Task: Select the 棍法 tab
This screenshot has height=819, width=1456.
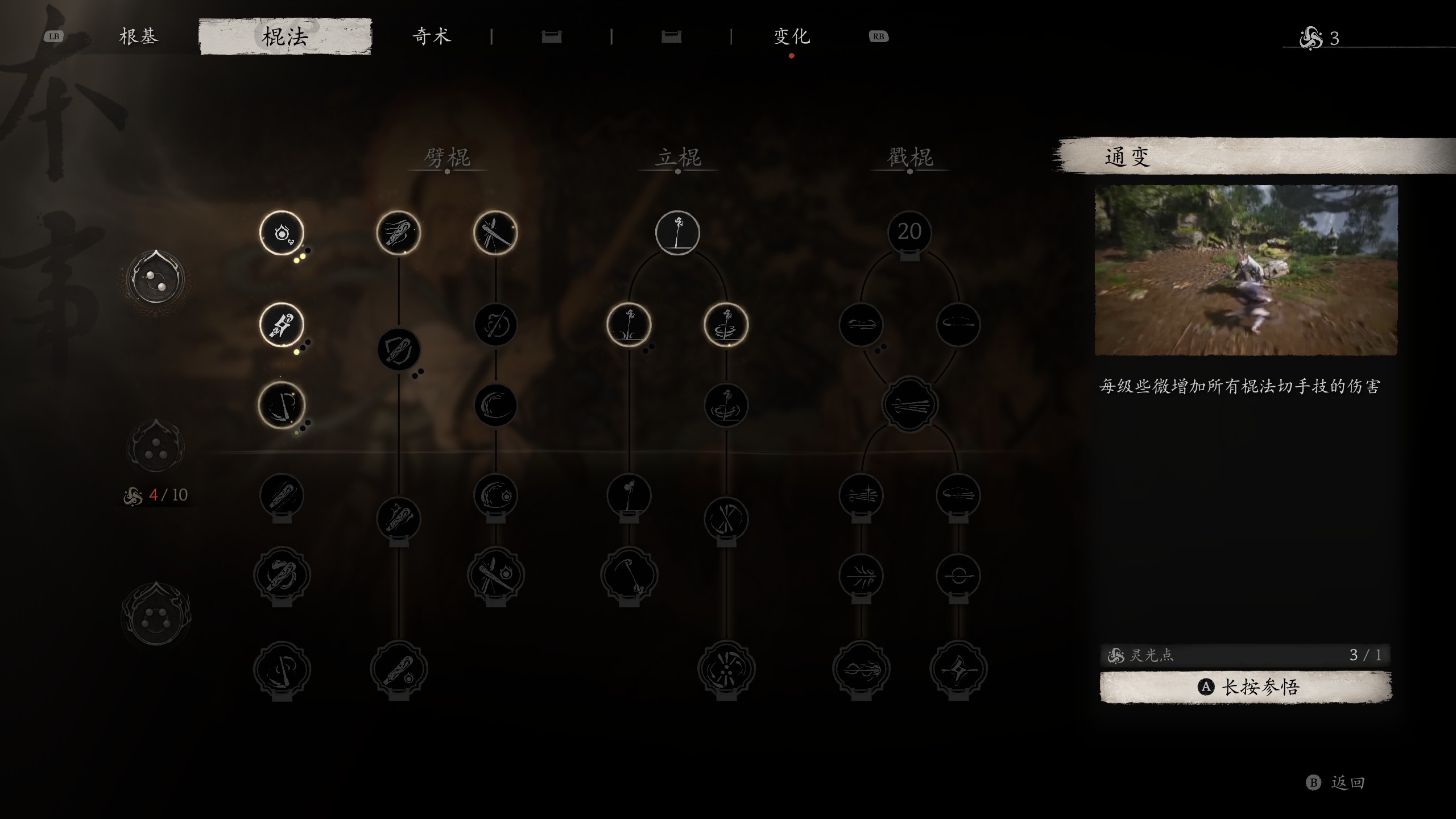Action: point(285,37)
